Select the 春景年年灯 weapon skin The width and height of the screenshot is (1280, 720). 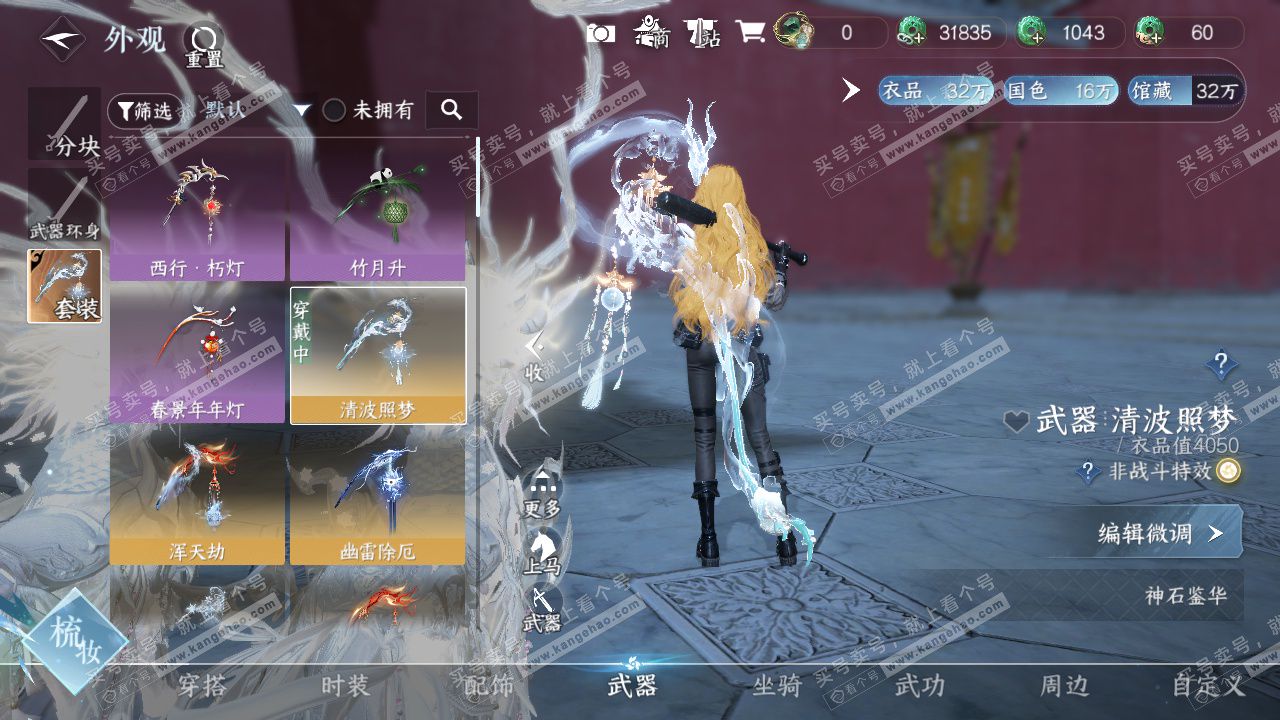tap(198, 355)
